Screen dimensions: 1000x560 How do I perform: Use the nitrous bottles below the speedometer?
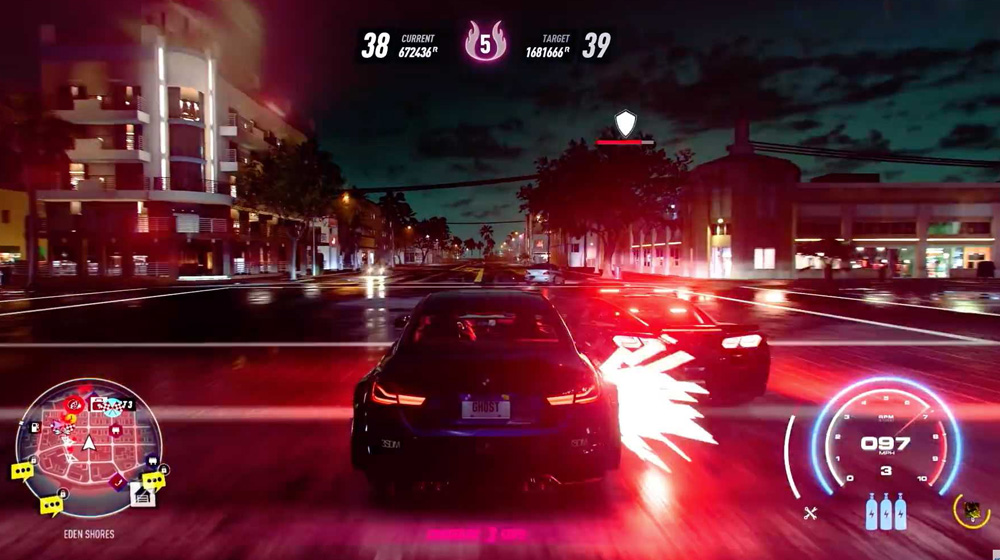[886, 511]
